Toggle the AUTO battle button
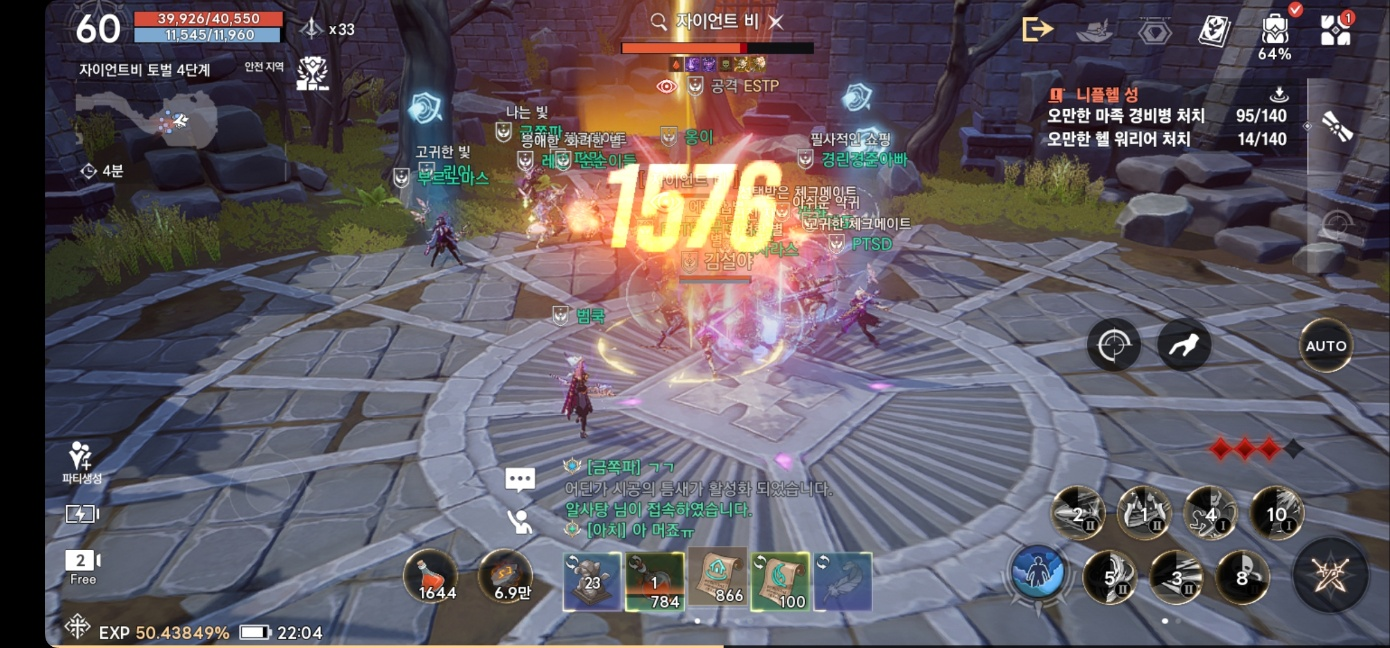The height and width of the screenshot is (648, 1390). pyautogui.click(x=1326, y=346)
